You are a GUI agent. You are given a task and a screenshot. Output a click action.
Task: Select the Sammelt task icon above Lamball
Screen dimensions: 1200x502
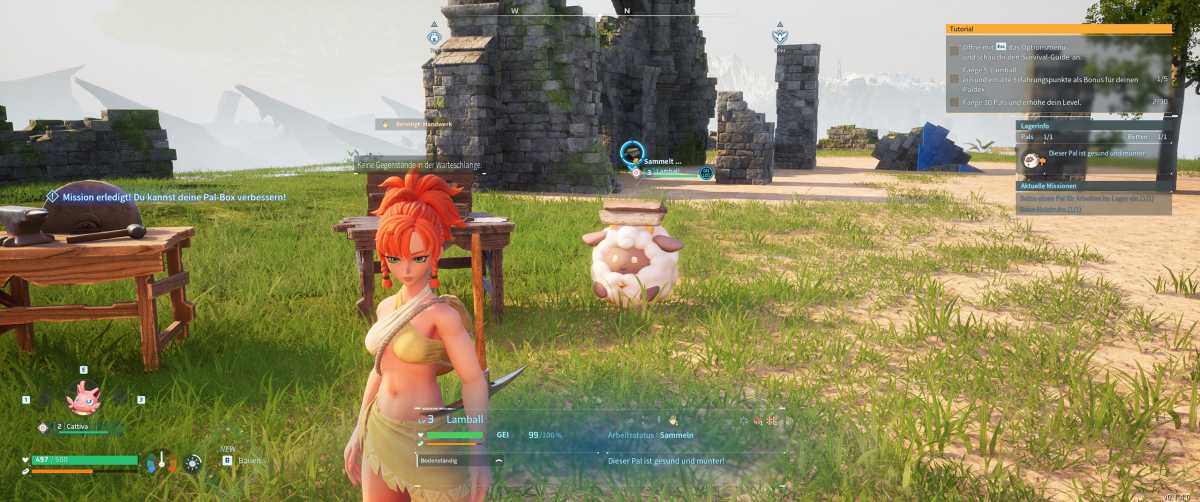click(632, 153)
